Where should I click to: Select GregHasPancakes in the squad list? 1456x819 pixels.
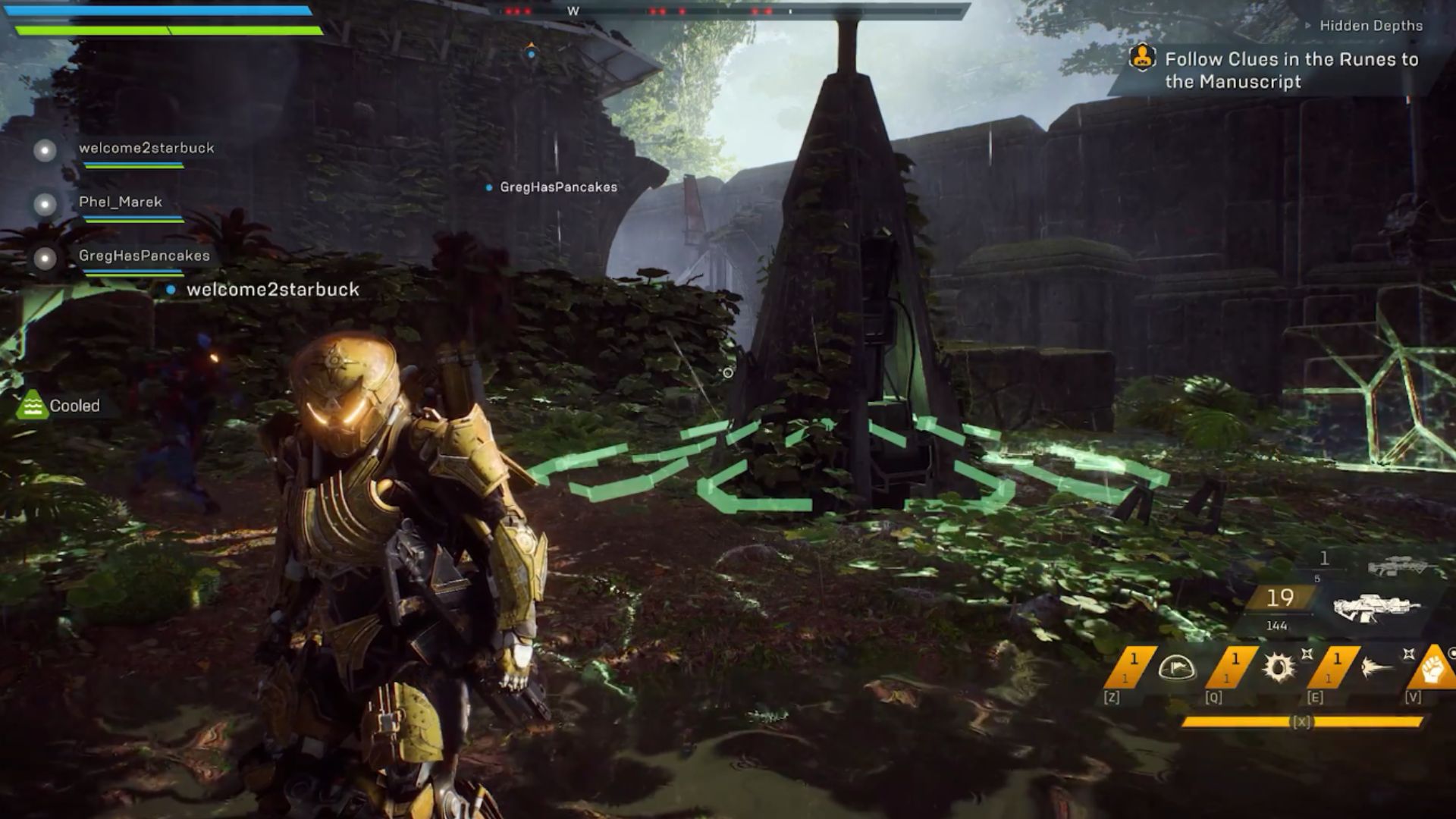coord(144,256)
